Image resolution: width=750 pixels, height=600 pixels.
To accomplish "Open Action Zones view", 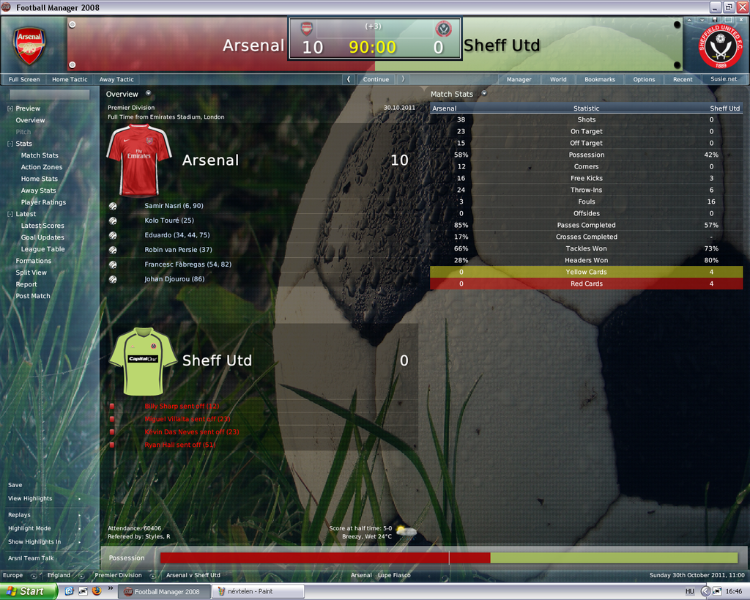I will pos(42,167).
